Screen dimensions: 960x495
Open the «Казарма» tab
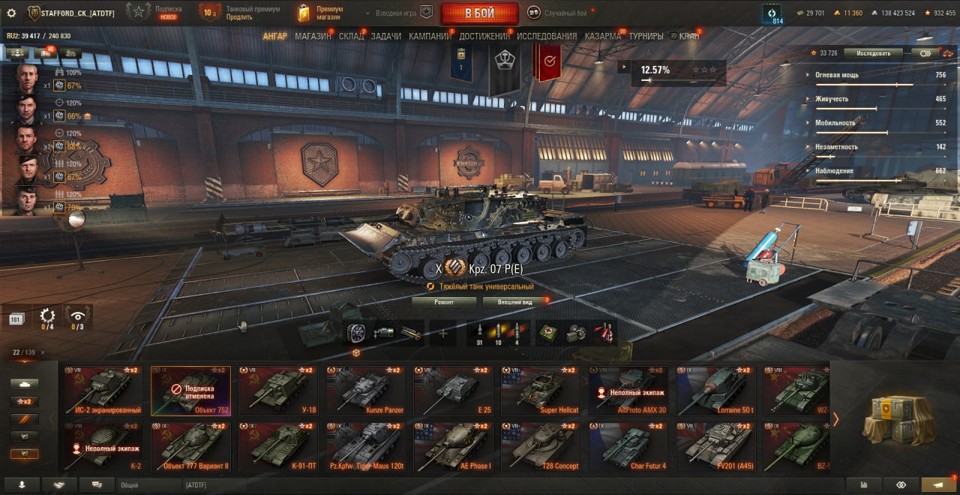(603, 36)
